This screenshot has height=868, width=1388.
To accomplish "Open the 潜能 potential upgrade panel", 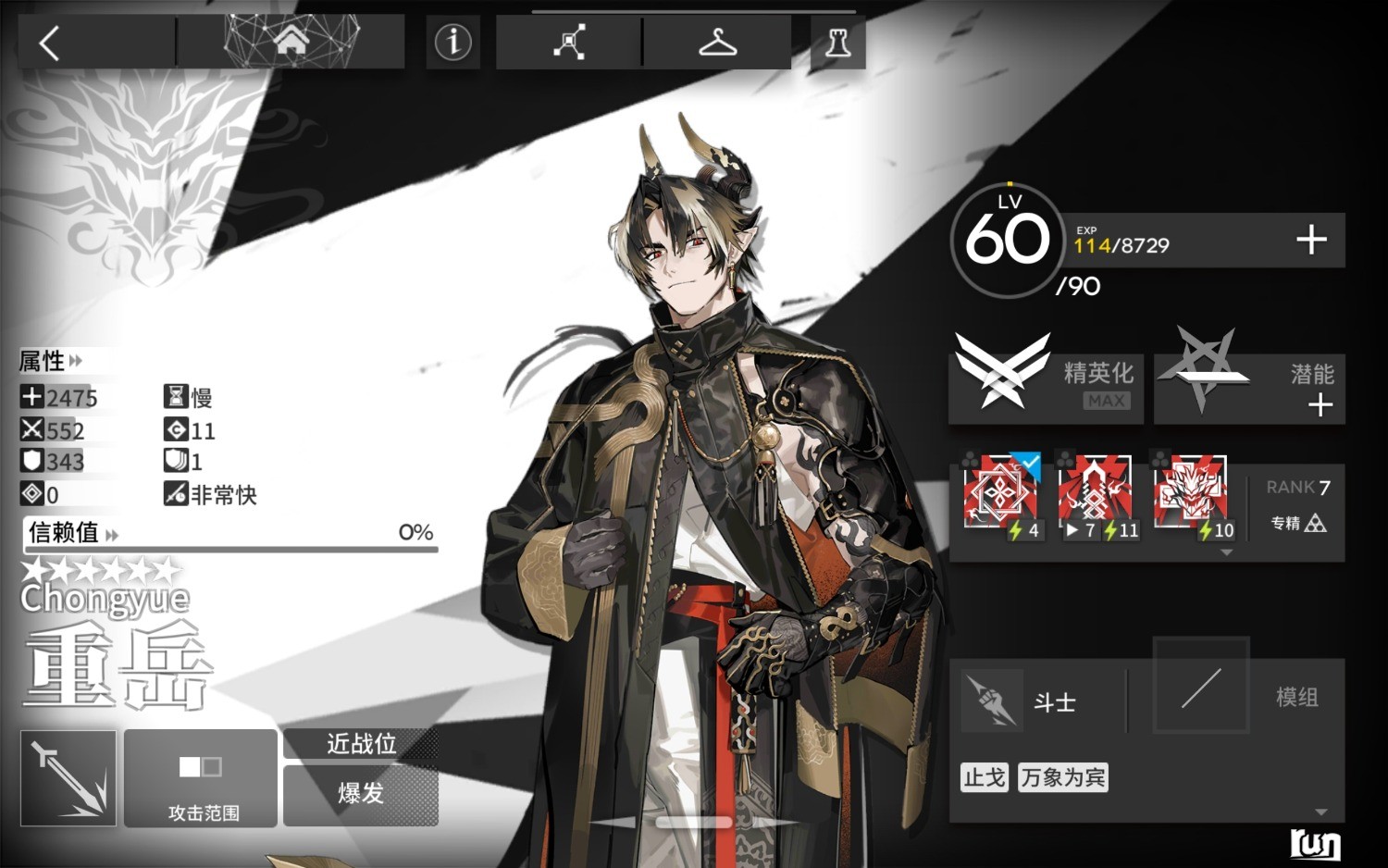I will (1249, 387).
